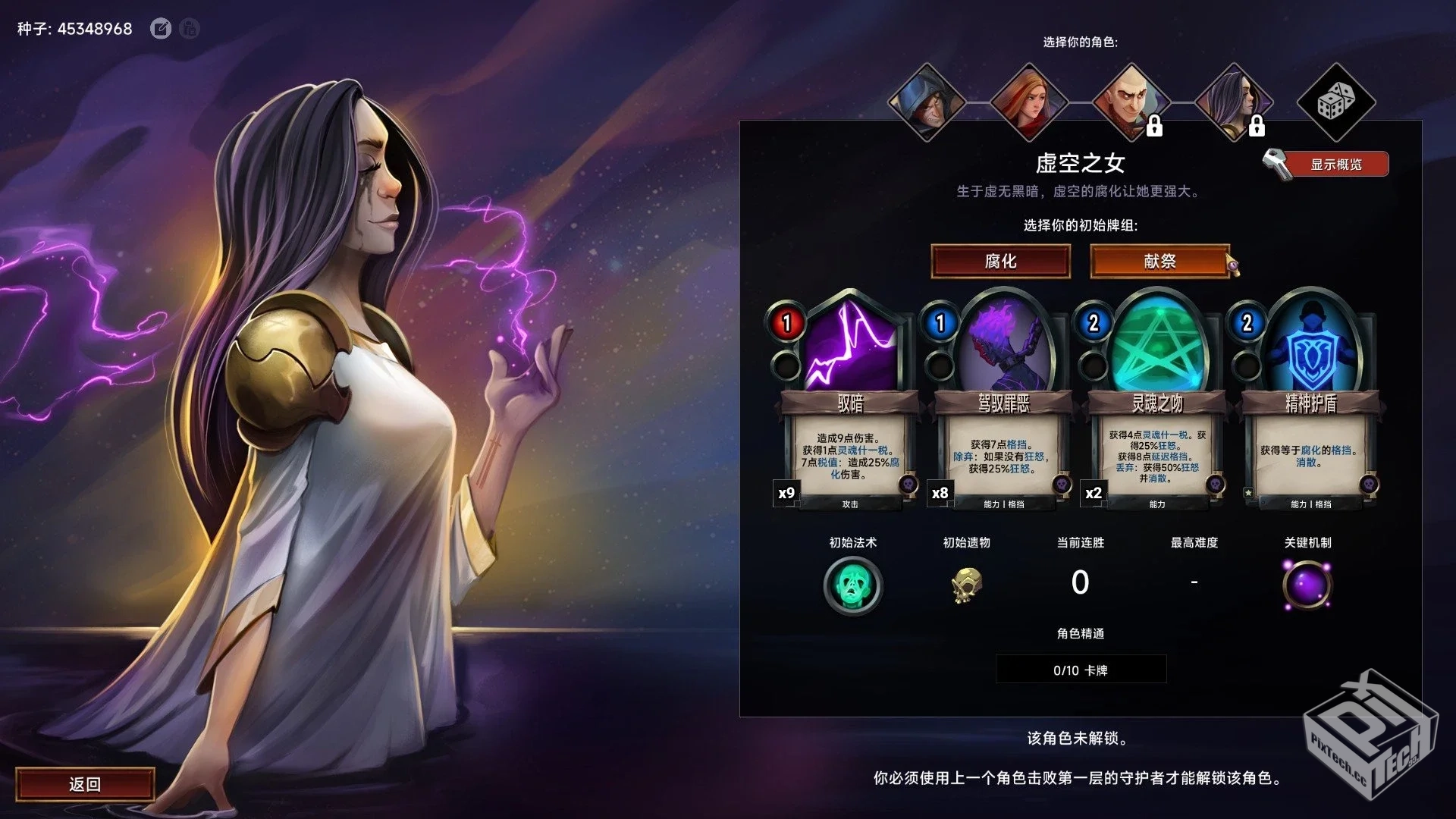Switch to the 腐化 starting deck

click(1001, 262)
